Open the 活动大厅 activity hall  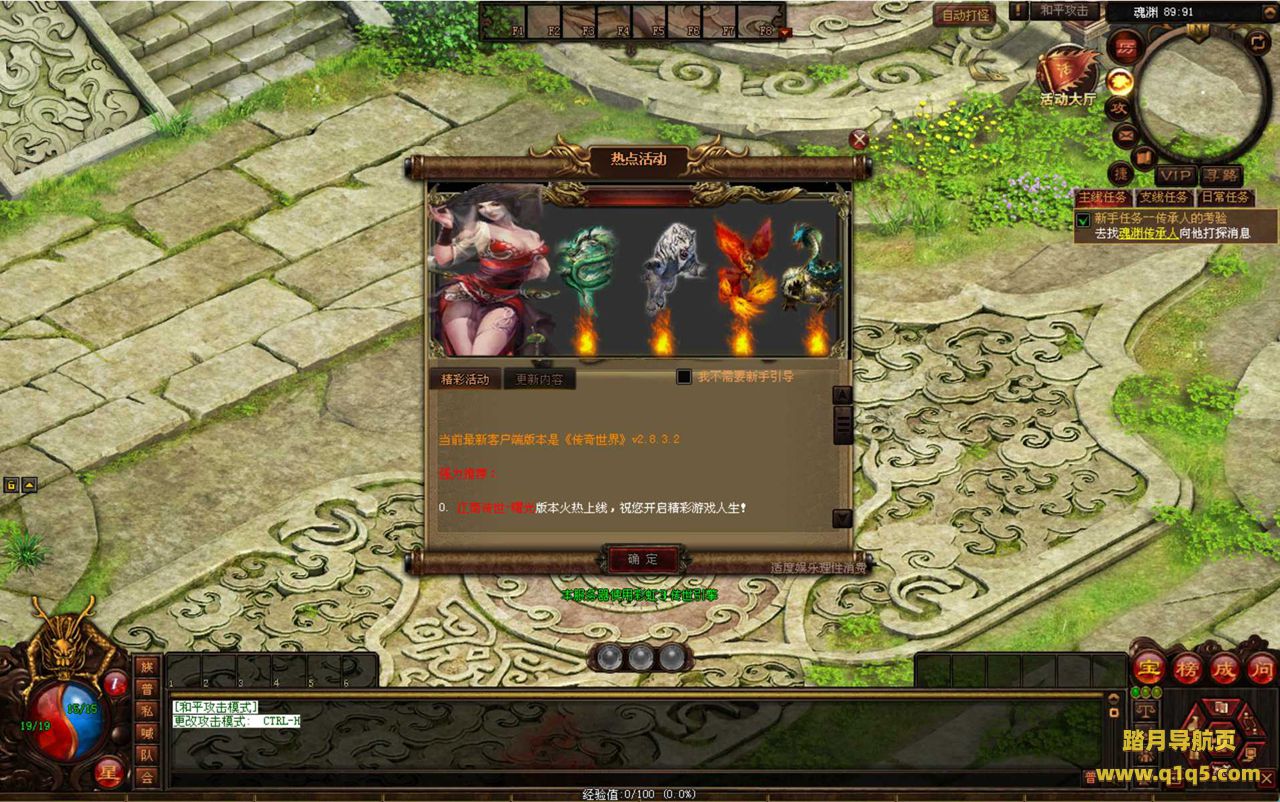coord(1067,73)
